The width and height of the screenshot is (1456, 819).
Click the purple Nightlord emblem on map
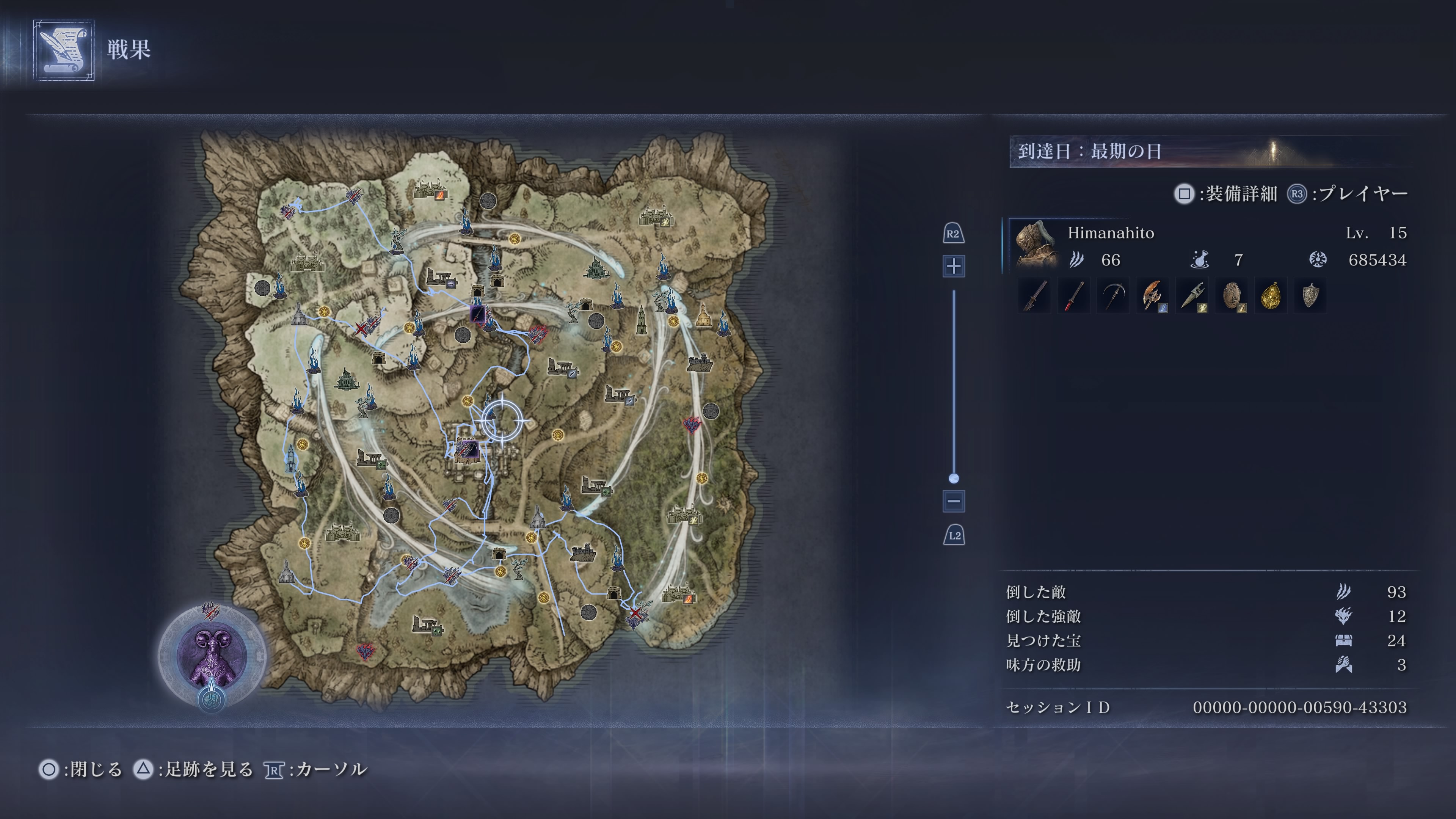(212, 656)
